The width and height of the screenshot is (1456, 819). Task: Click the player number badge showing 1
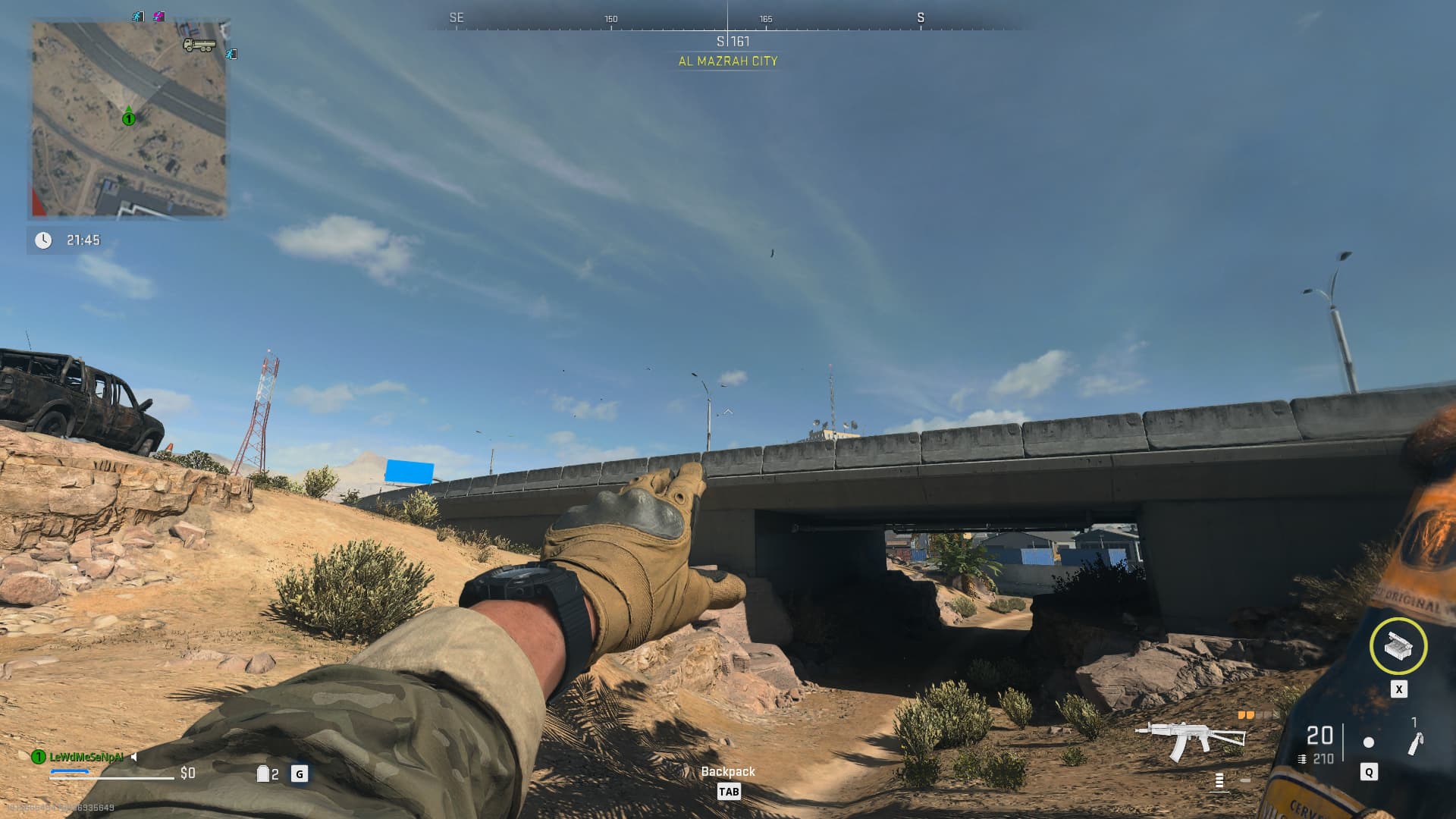point(37,757)
